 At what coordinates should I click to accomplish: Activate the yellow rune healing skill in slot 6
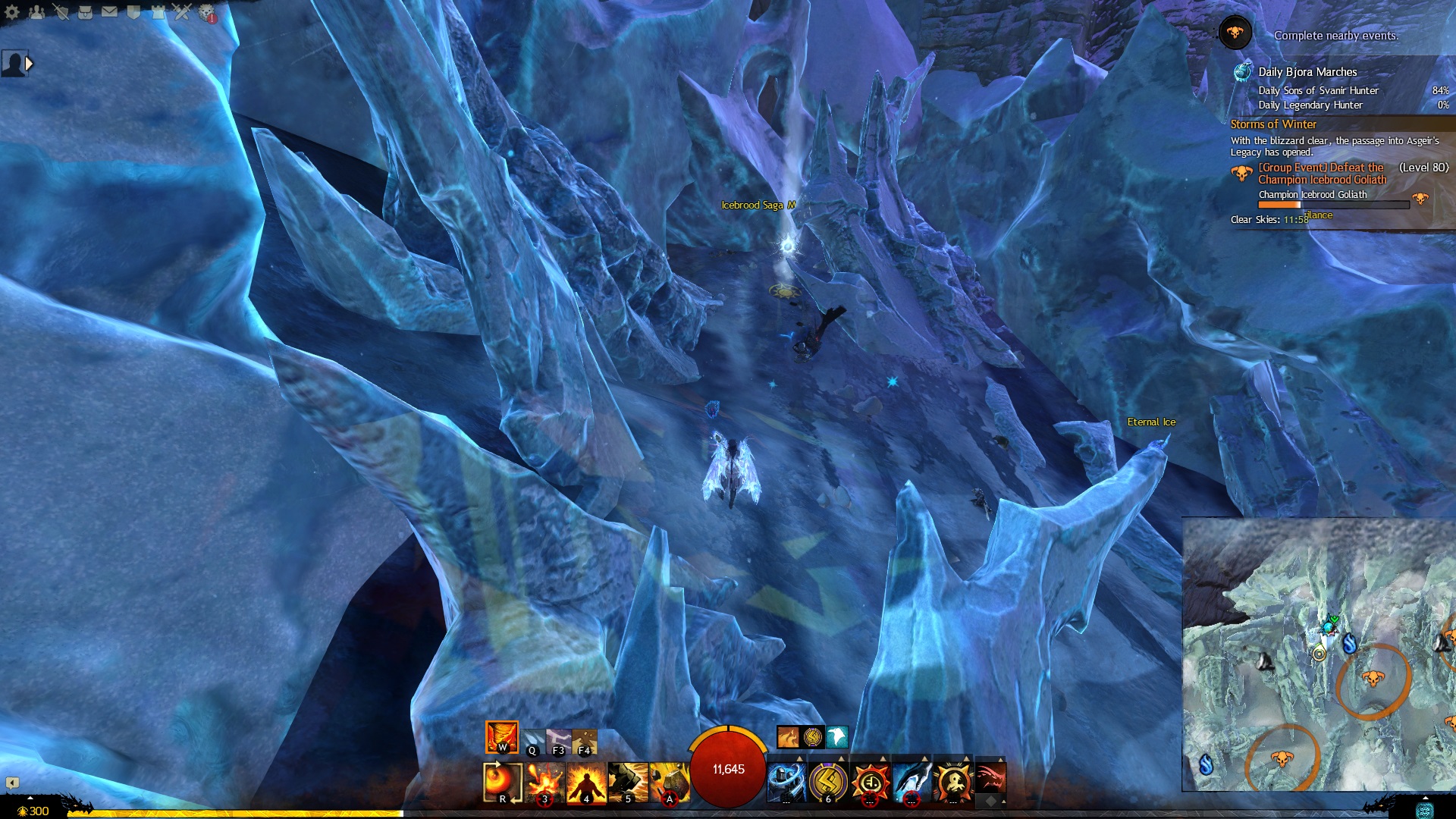(828, 782)
